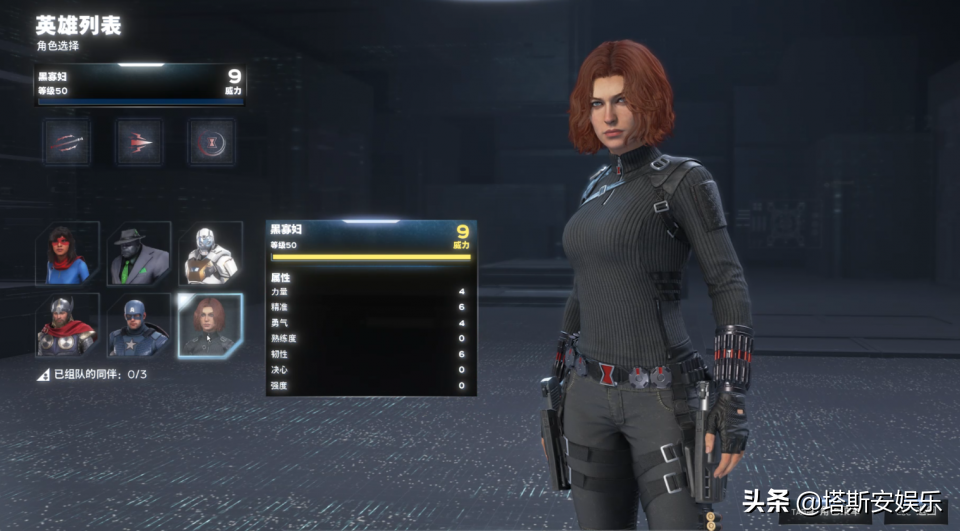The height and width of the screenshot is (531, 960).
Task: Select the Ms. Marvel hero portrait
Action: click(x=68, y=254)
